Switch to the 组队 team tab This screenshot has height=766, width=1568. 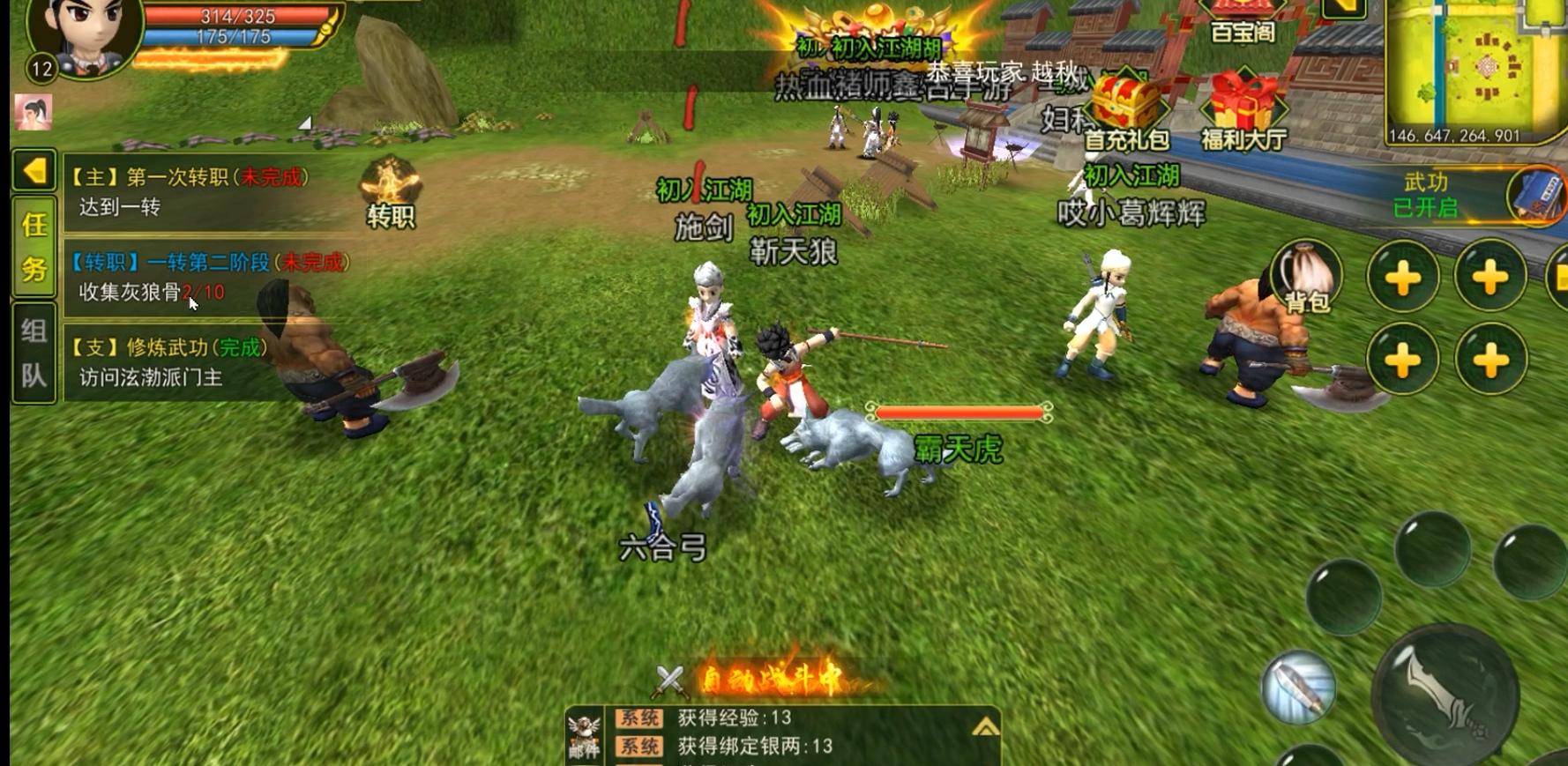(34, 353)
